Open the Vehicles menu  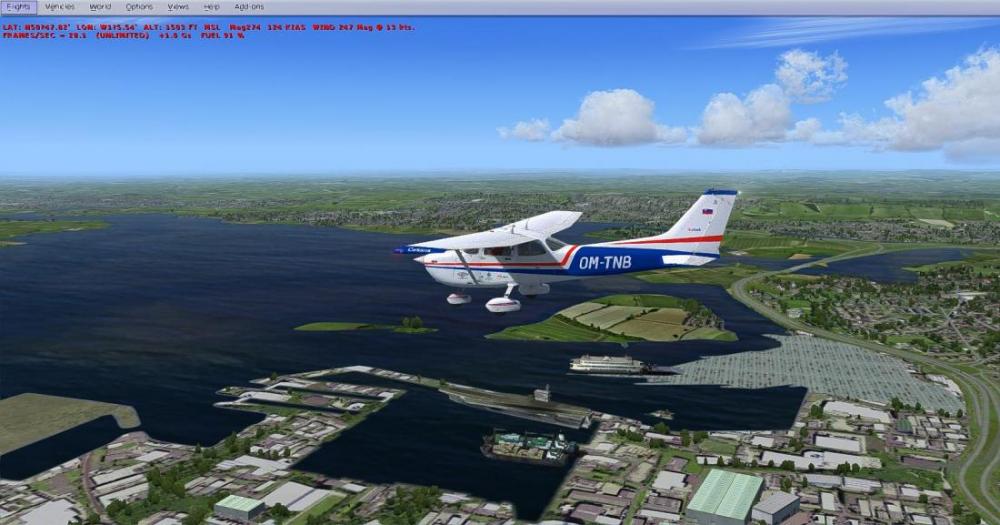point(60,7)
